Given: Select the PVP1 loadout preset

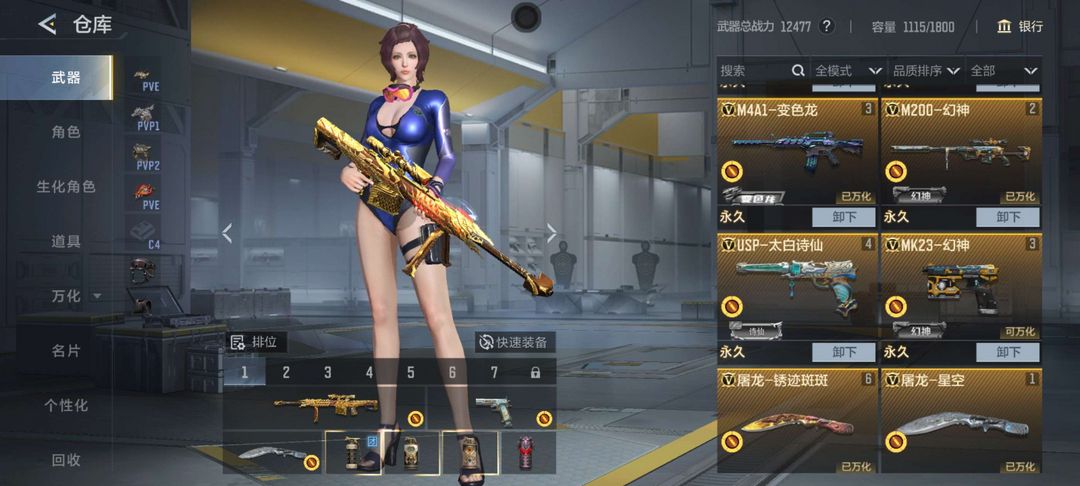Looking at the screenshot, I should click(x=147, y=119).
